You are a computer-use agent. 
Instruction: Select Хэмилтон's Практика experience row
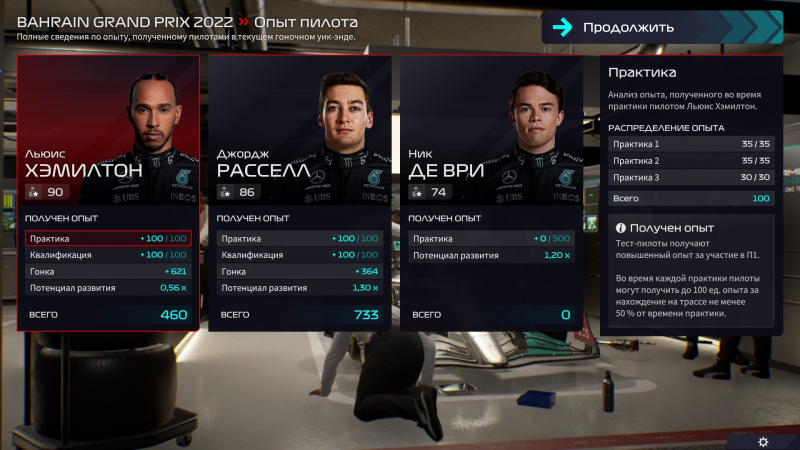point(107,239)
